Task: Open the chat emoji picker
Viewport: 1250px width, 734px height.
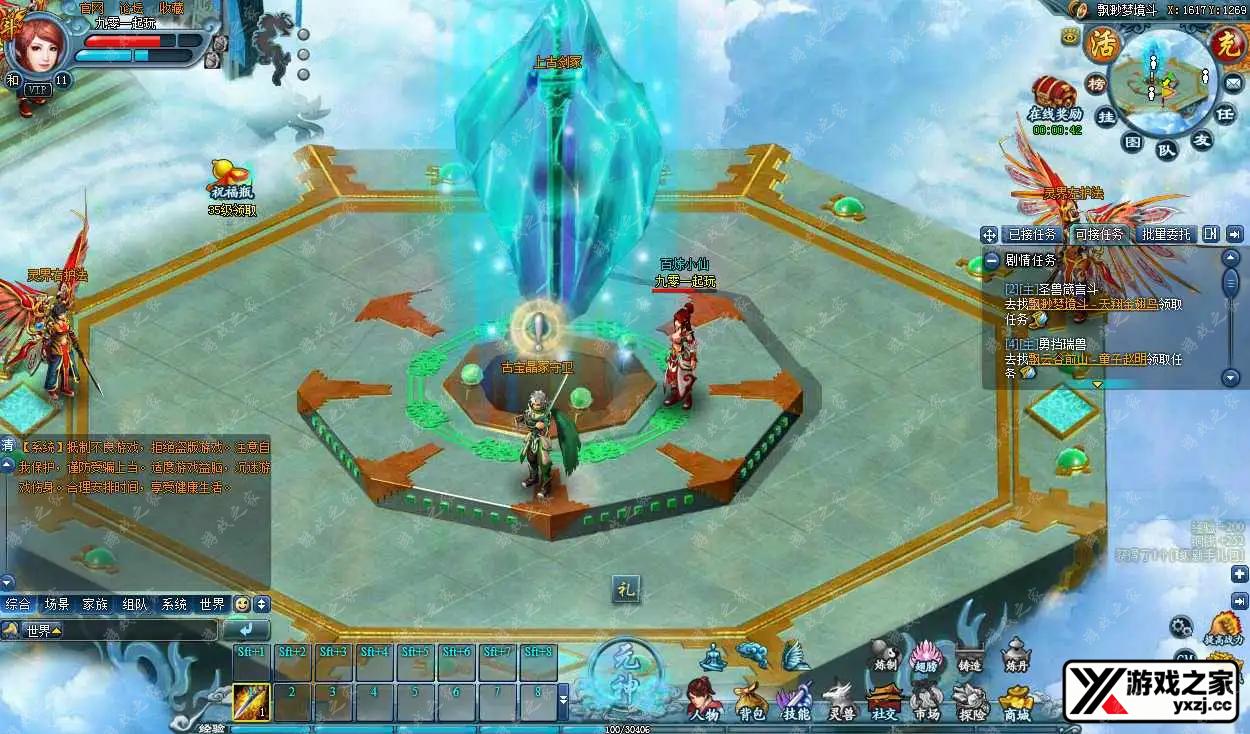Action: (241, 604)
